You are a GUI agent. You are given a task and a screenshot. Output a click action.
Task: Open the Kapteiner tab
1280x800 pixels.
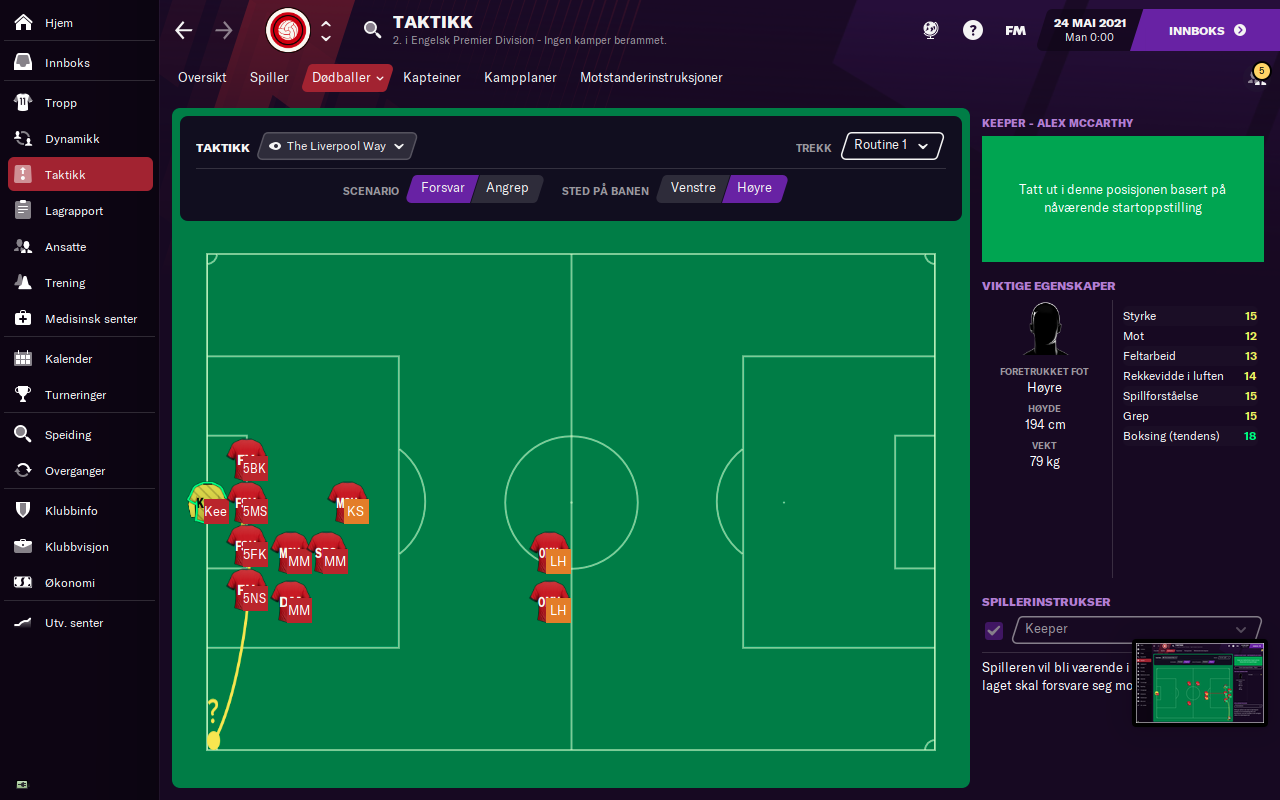[x=432, y=78]
